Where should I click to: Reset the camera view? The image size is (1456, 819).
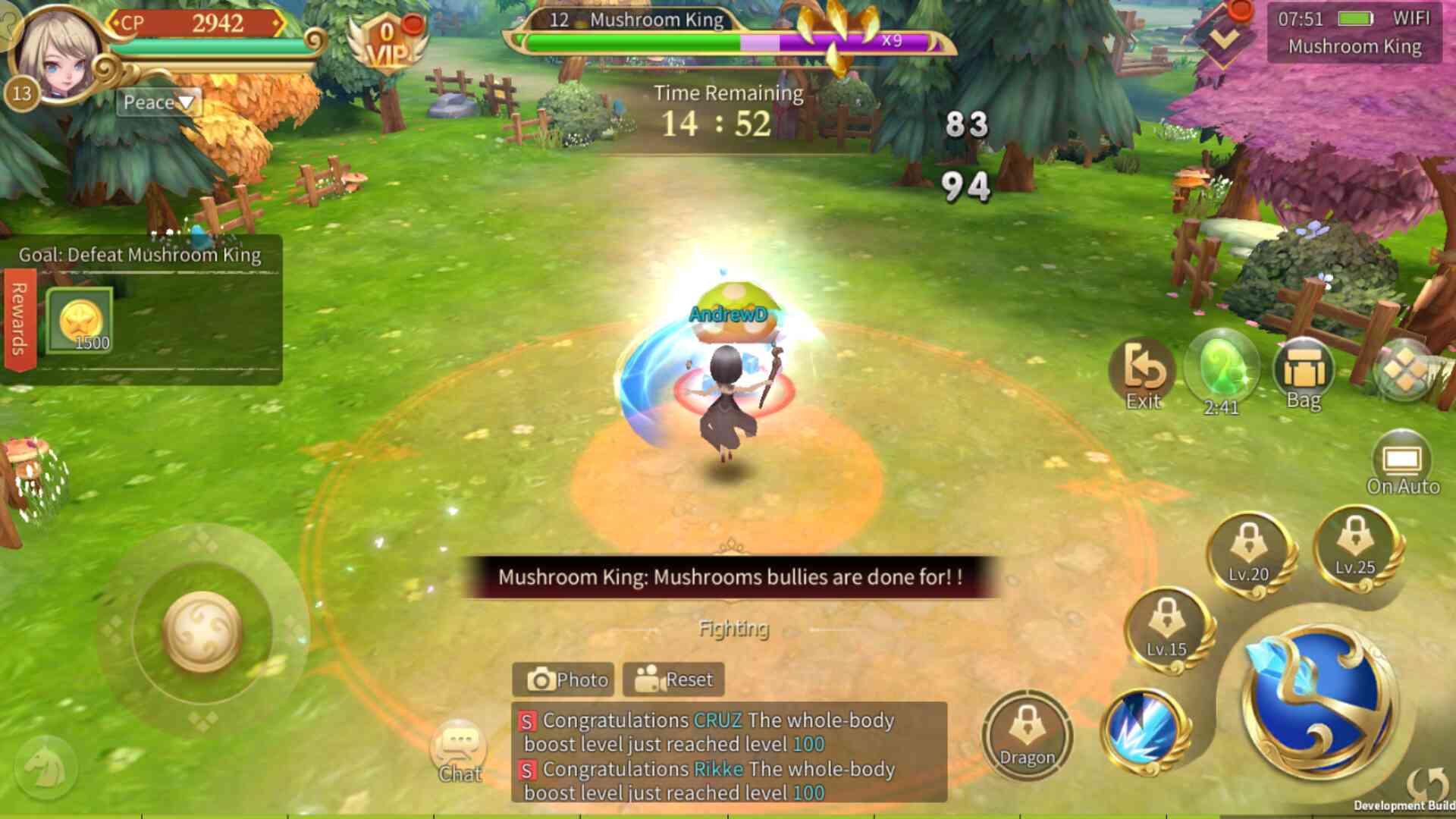coord(673,679)
